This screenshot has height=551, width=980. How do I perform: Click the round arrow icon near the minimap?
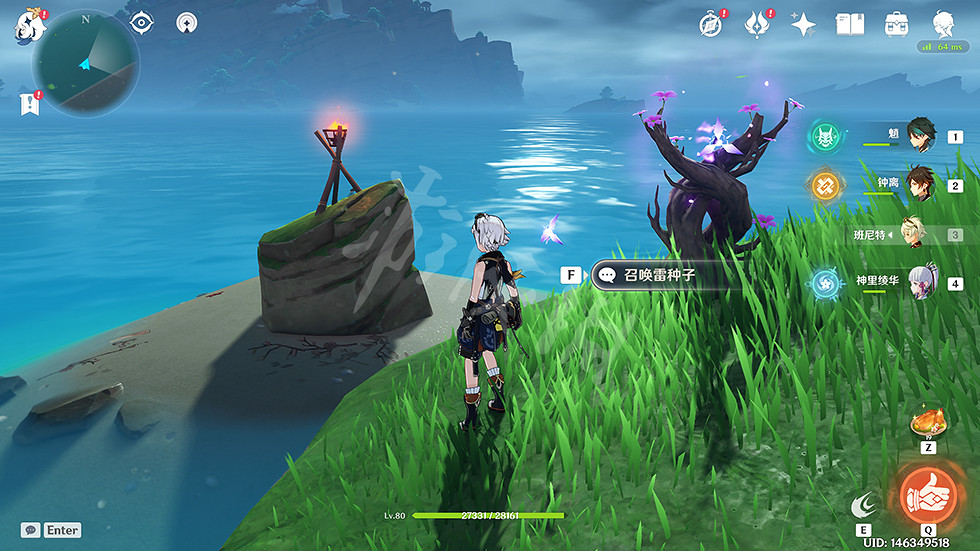[187, 22]
